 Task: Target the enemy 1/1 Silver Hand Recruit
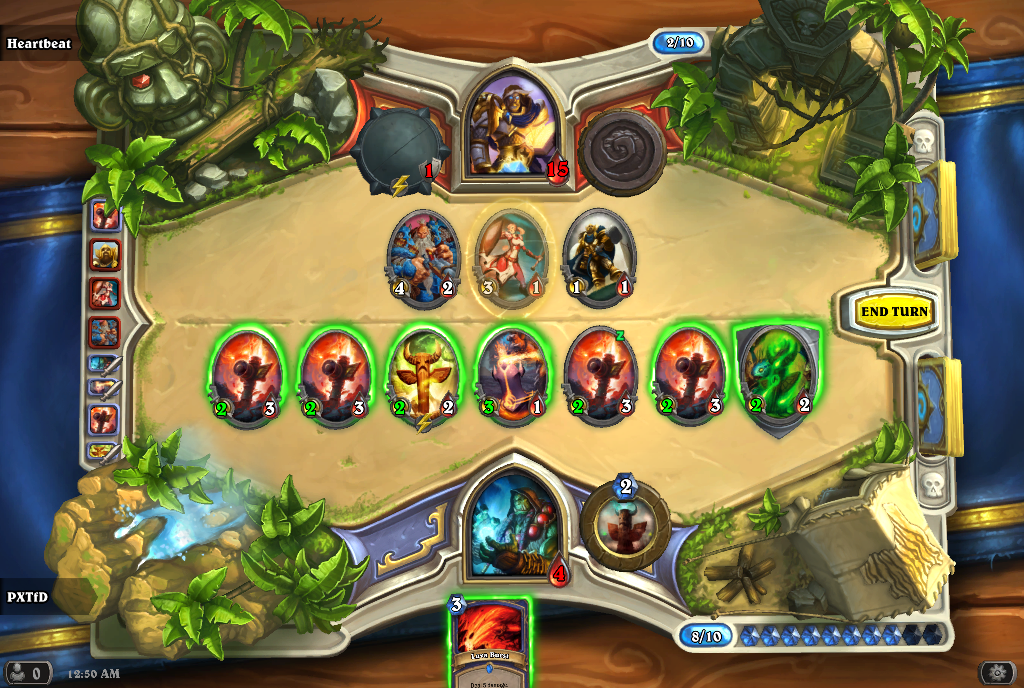(x=599, y=255)
